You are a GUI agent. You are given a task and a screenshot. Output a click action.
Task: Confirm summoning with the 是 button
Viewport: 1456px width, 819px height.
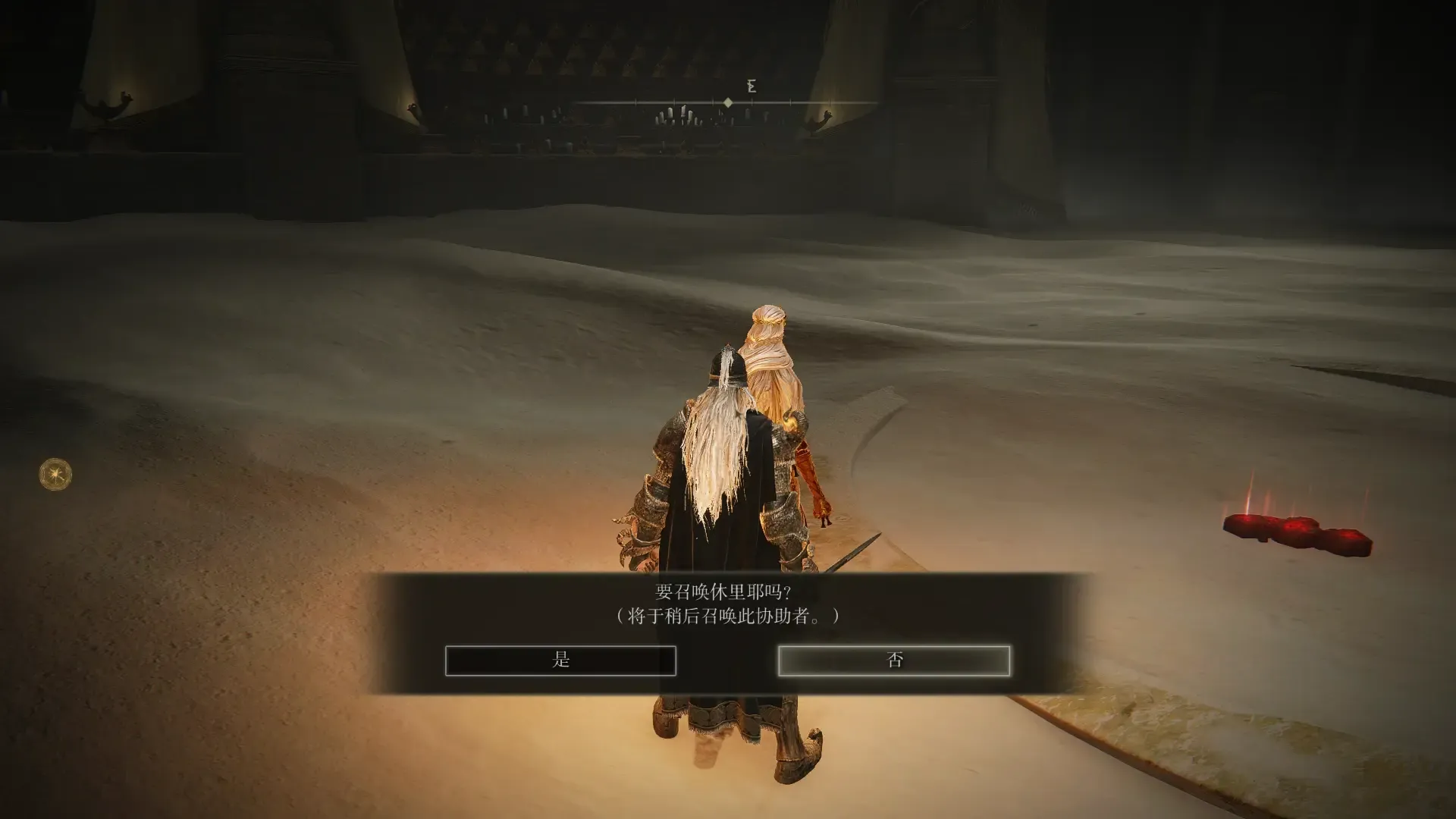click(x=560, y=660)
